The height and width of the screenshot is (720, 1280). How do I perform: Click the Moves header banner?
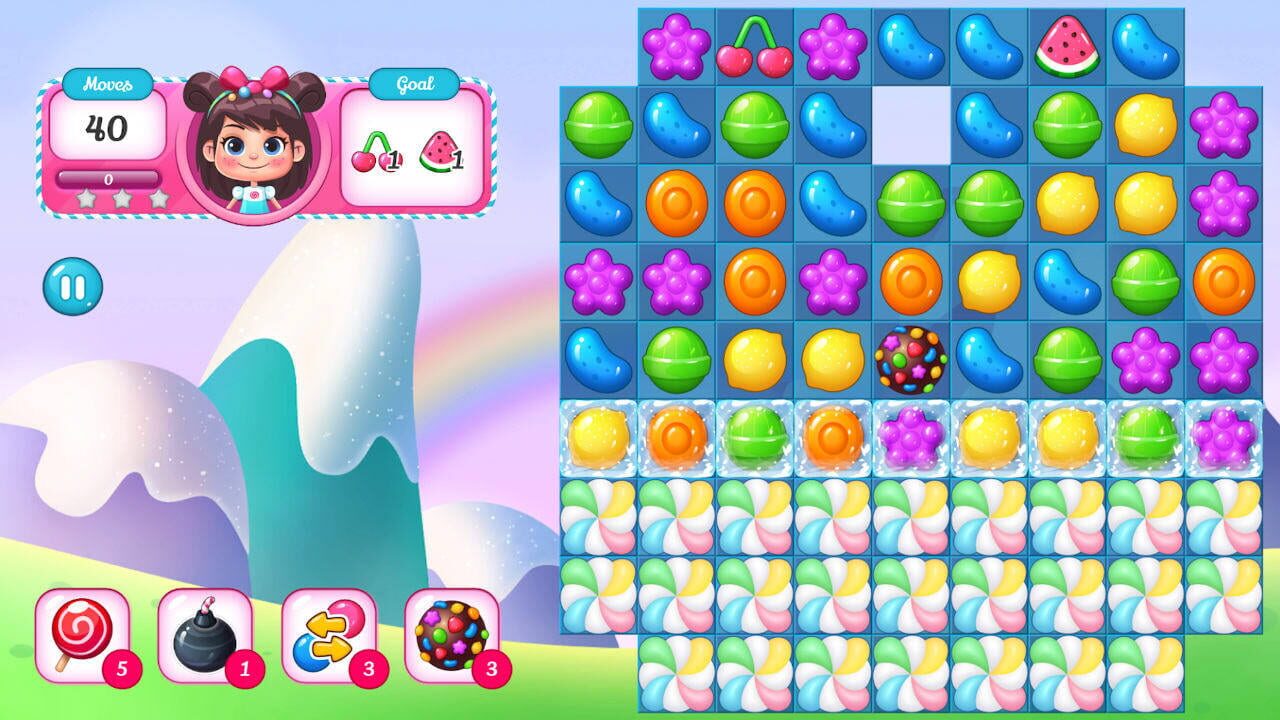[x=108, y=84]
